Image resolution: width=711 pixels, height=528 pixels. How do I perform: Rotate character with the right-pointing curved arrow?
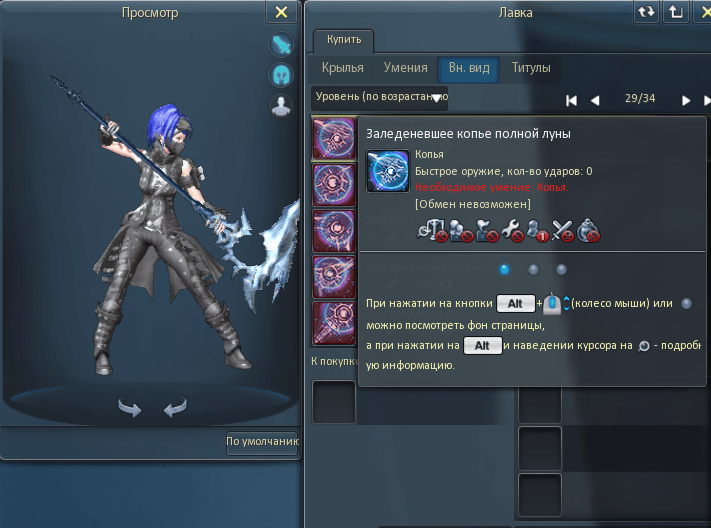130,407
